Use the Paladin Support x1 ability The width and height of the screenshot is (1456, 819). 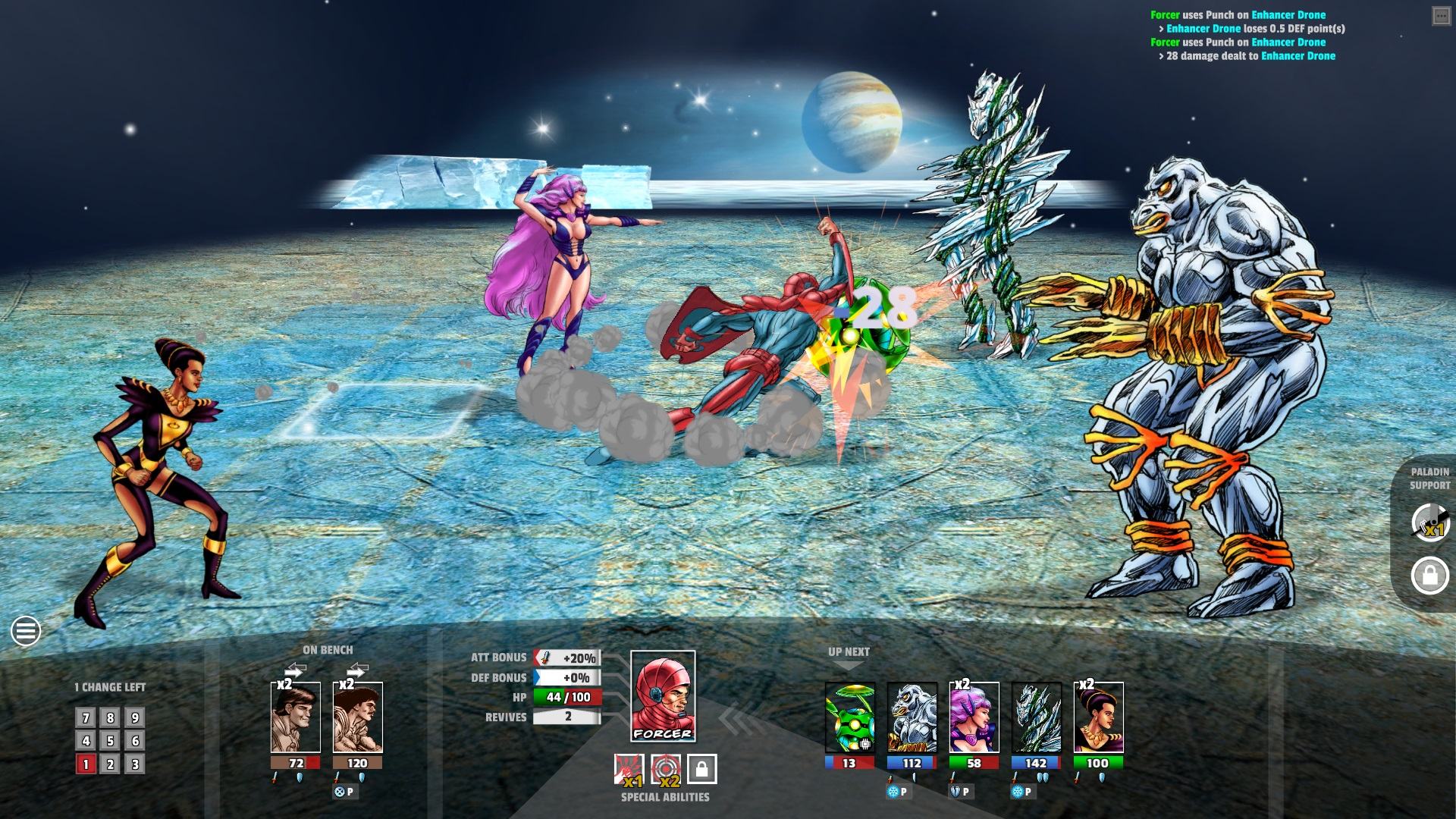pos(1429,522)
